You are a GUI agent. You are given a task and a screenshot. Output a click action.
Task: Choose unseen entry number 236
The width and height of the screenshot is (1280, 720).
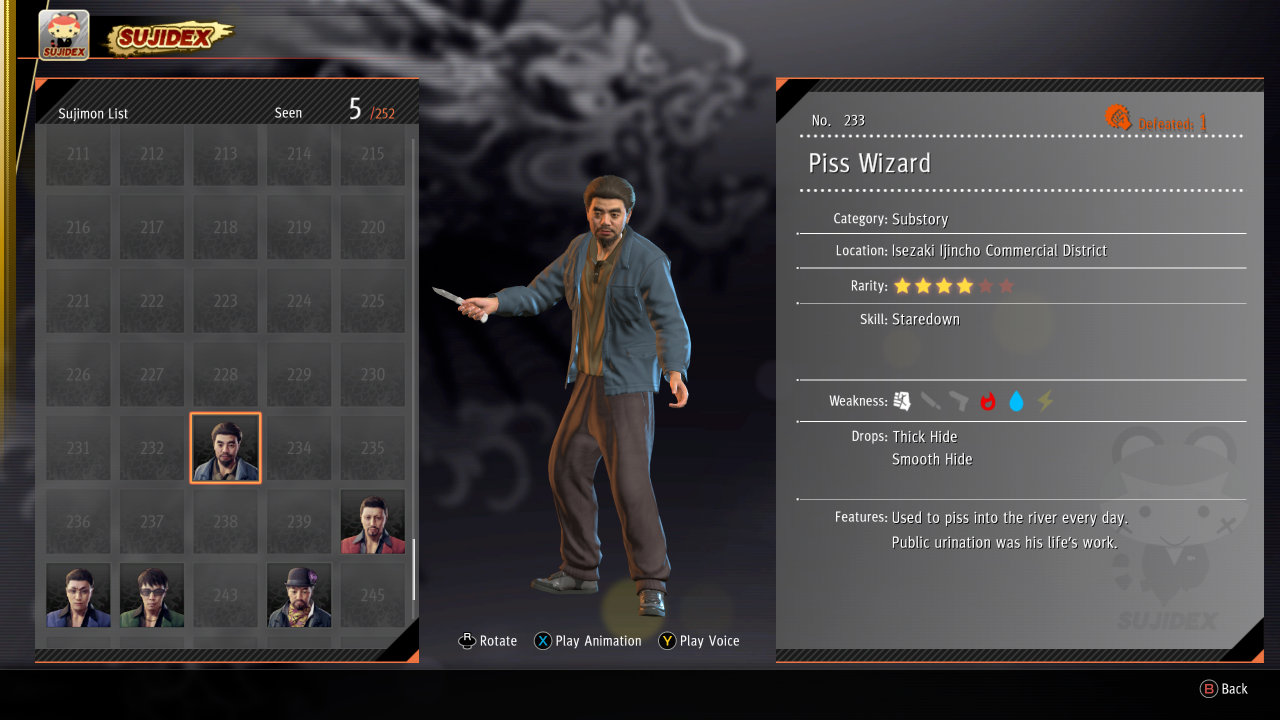78,521
